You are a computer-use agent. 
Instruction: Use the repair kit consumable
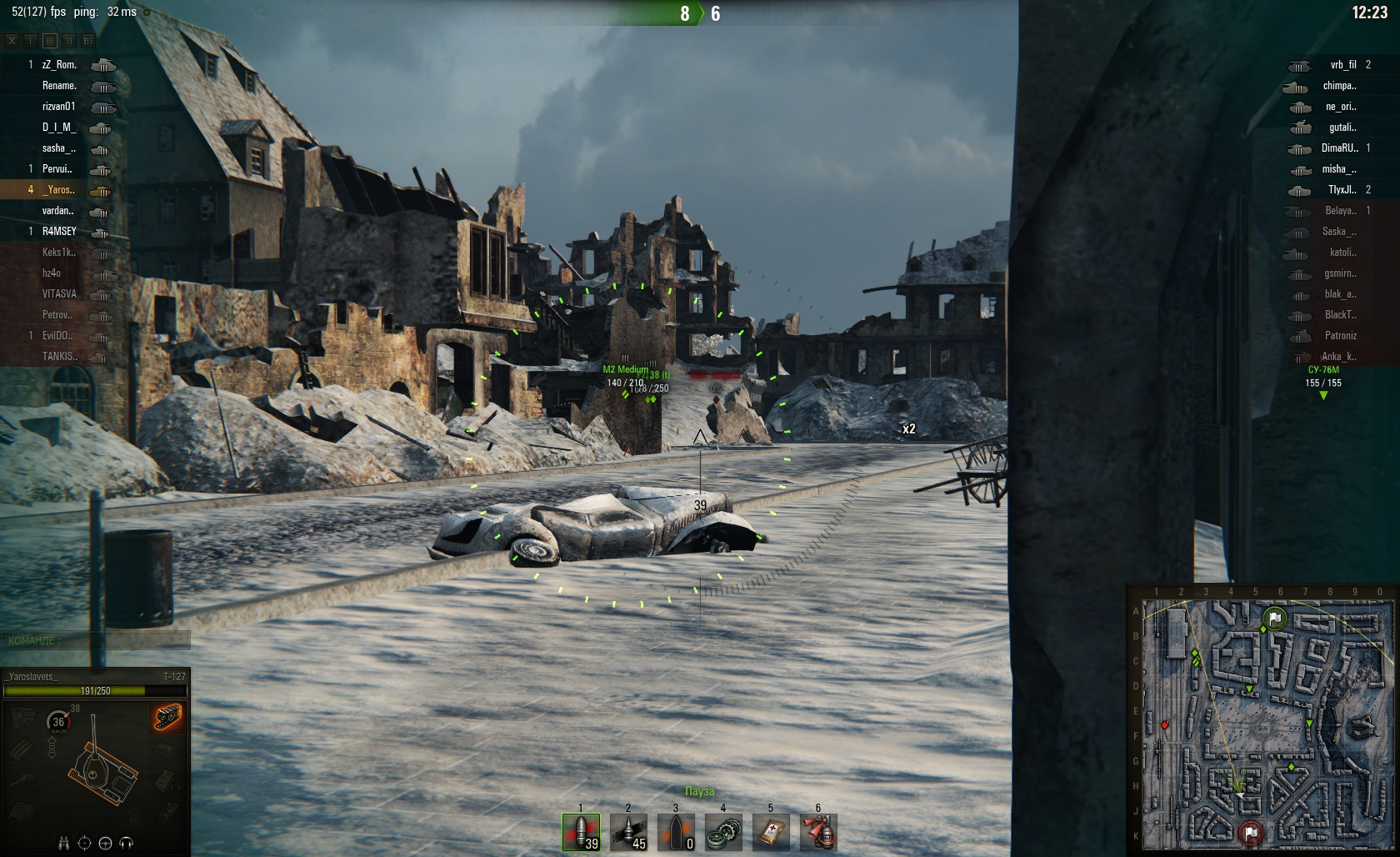[x=723, y=832]
